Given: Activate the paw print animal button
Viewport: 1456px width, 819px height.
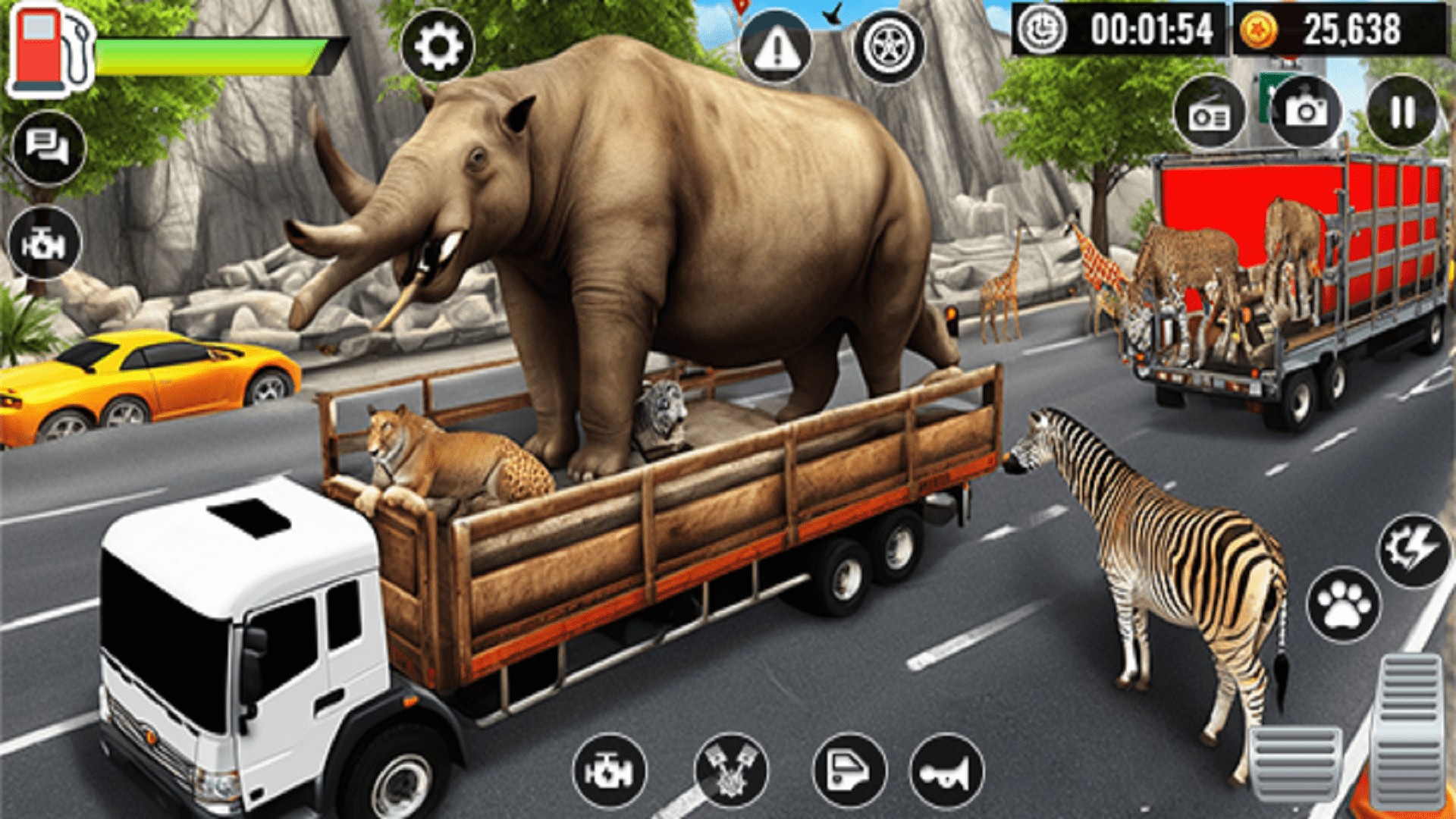Looking at the screenshot, I should 1344,604.
